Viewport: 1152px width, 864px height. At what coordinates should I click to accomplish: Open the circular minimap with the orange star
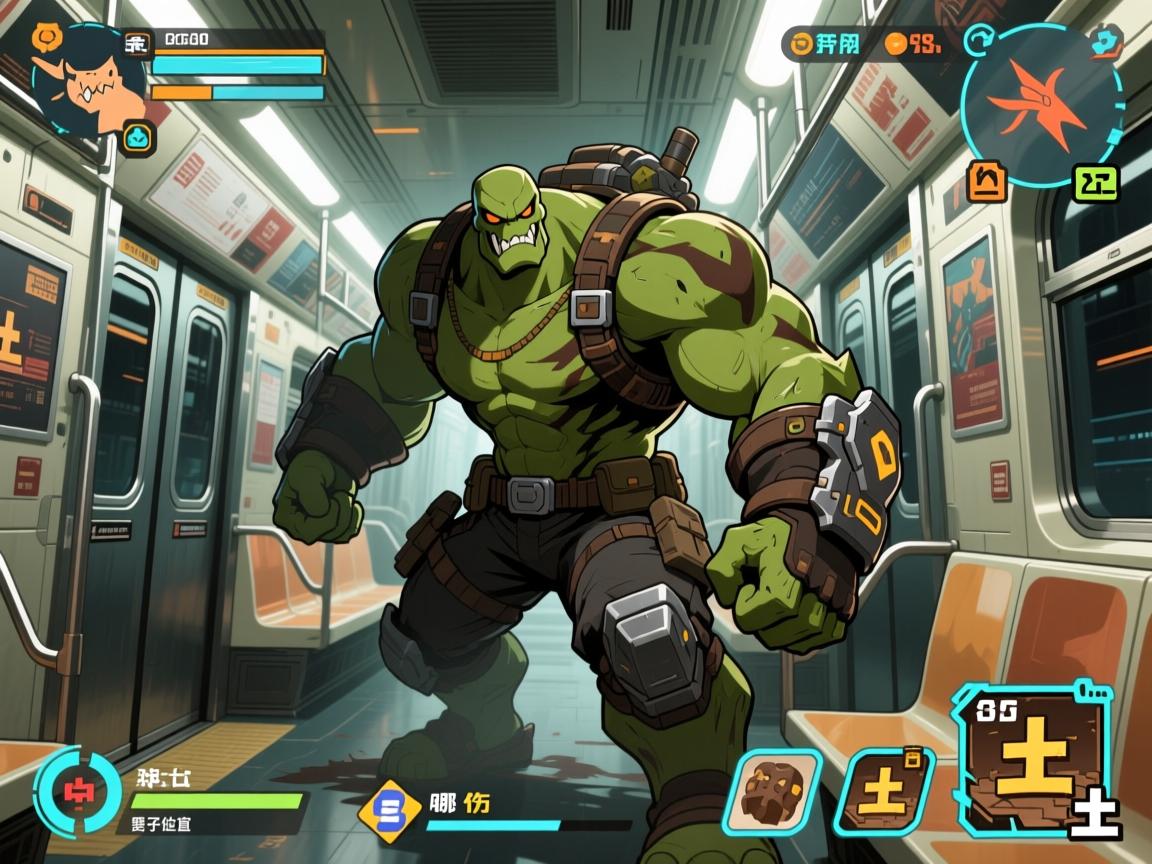(x=1040, y=104)
